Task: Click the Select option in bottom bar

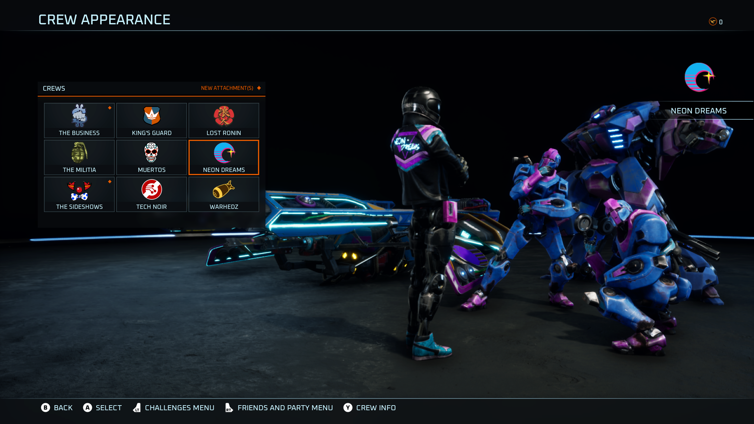Action: click(x=102, y=408)
